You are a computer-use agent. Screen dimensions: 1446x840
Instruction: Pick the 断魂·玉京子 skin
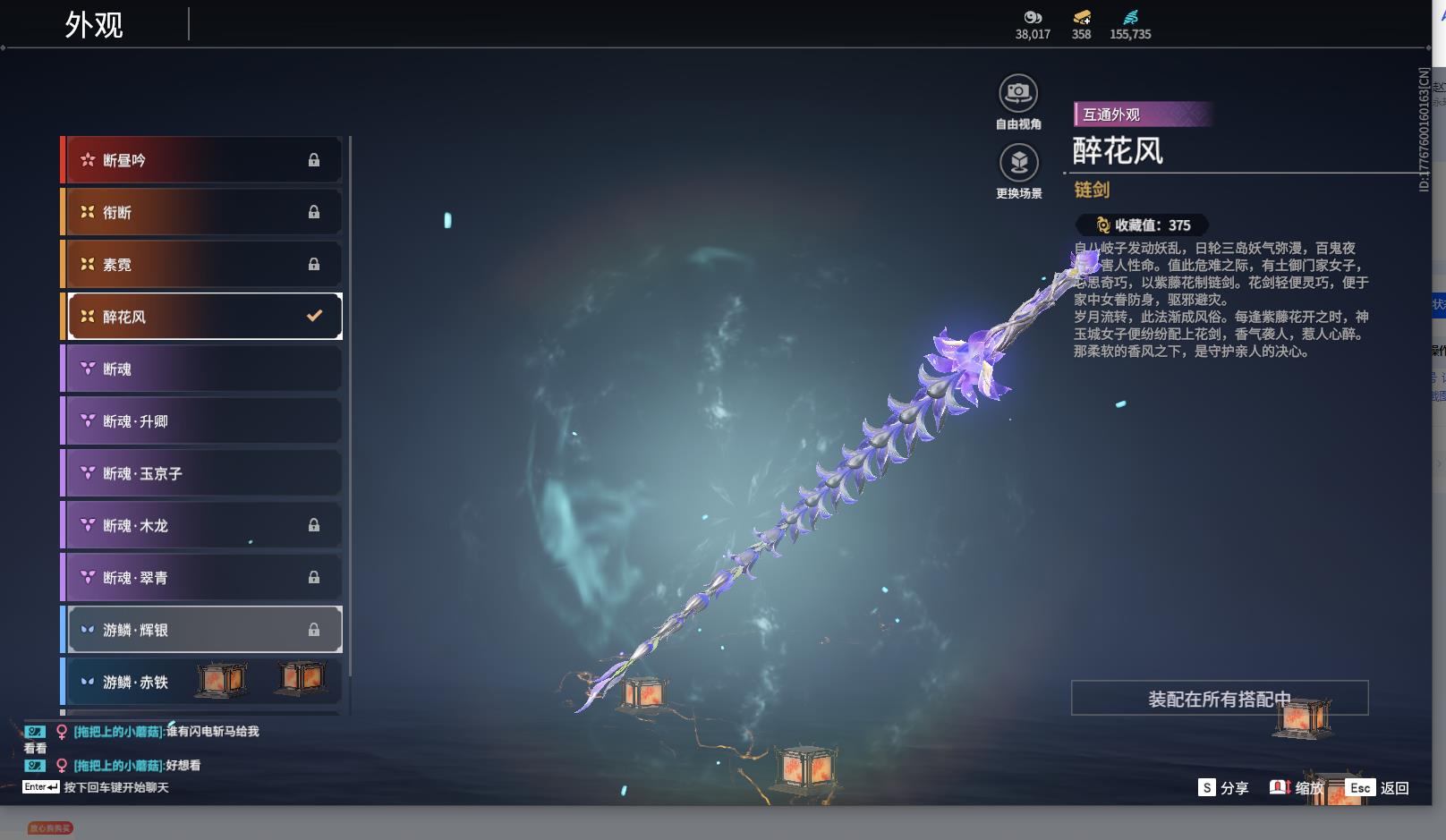203,473
